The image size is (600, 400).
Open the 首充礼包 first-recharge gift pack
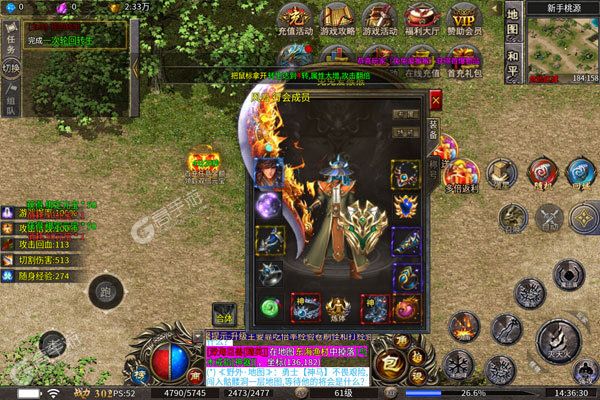(x=466, y=67)
